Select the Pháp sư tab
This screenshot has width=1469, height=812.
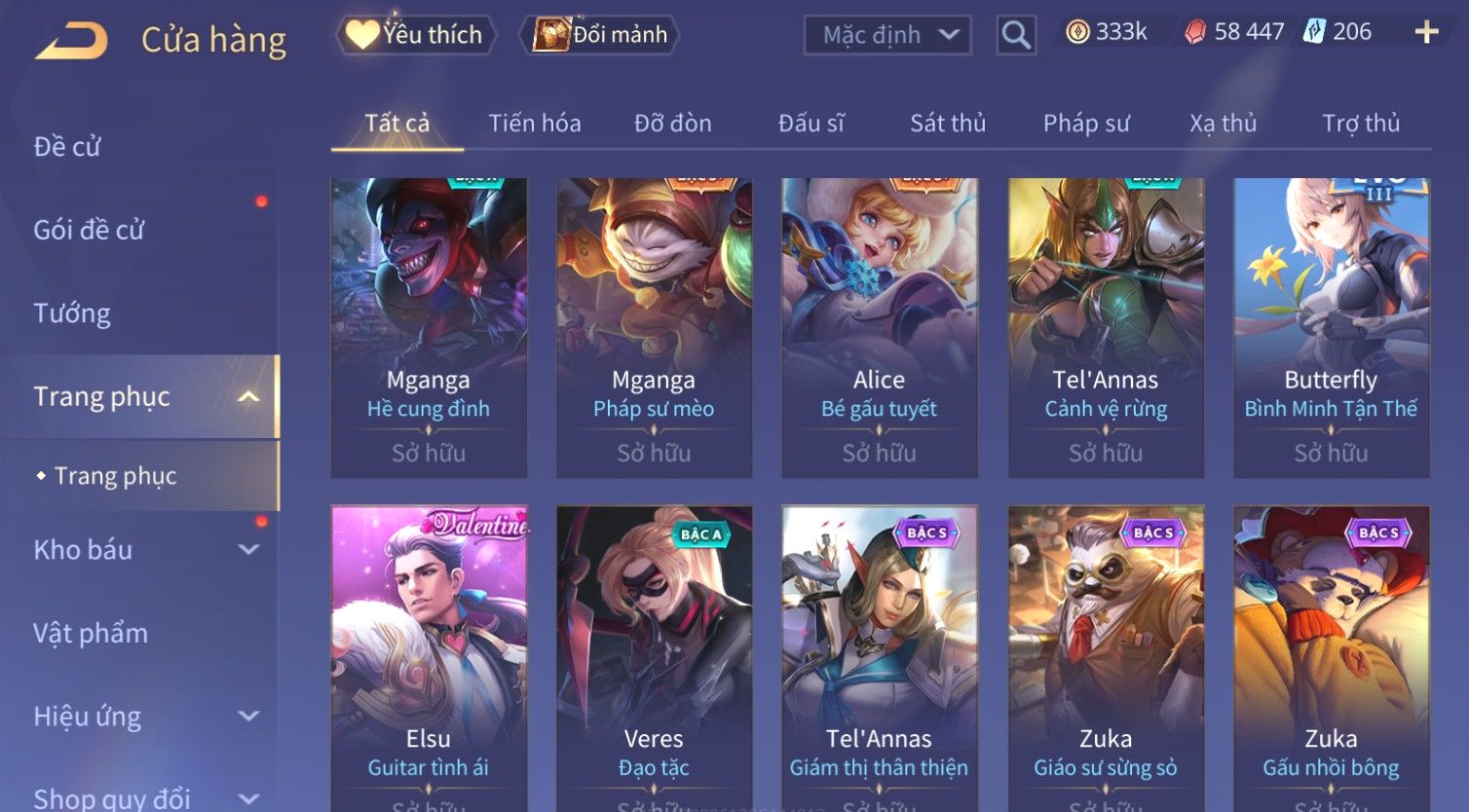[x=1086, y=124]
